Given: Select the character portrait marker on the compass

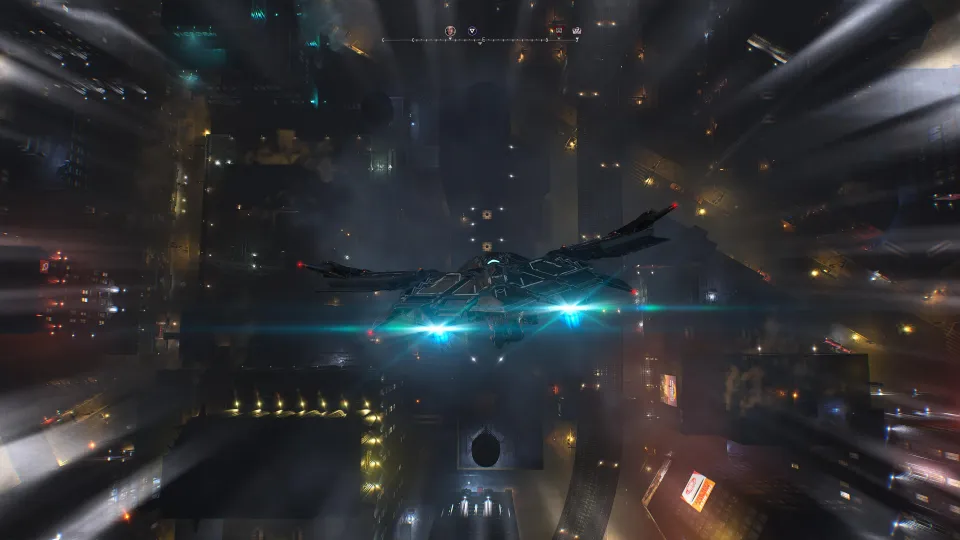Looking at the screenshot, I should point(450,32).
